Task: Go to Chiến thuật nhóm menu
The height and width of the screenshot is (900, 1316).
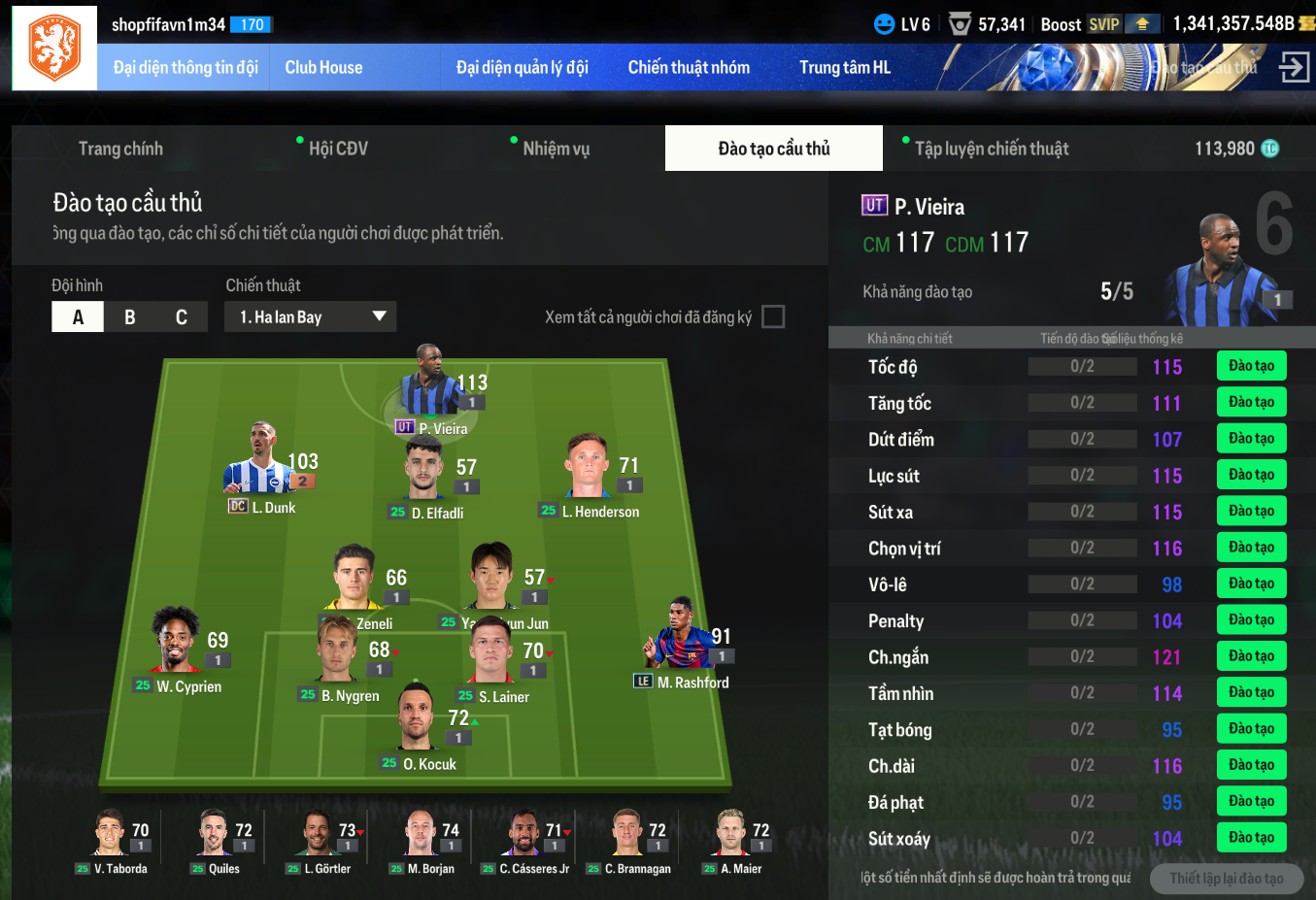Action: 689,68
